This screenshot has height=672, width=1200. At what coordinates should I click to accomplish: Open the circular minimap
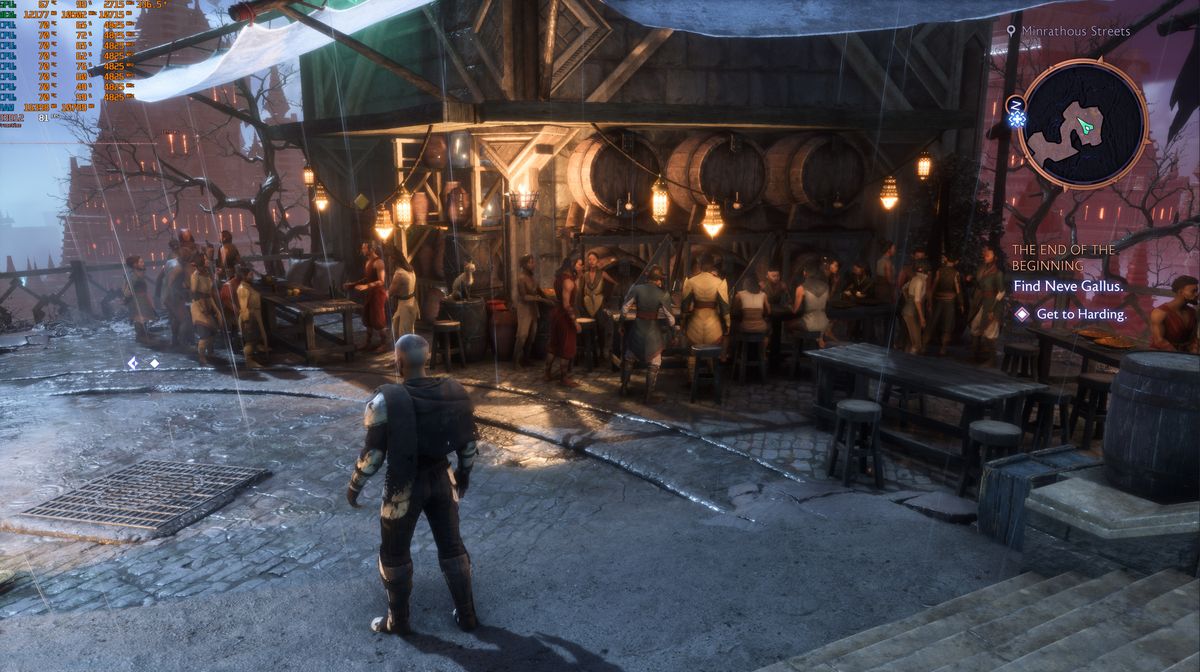click(x=1084, y=124)
